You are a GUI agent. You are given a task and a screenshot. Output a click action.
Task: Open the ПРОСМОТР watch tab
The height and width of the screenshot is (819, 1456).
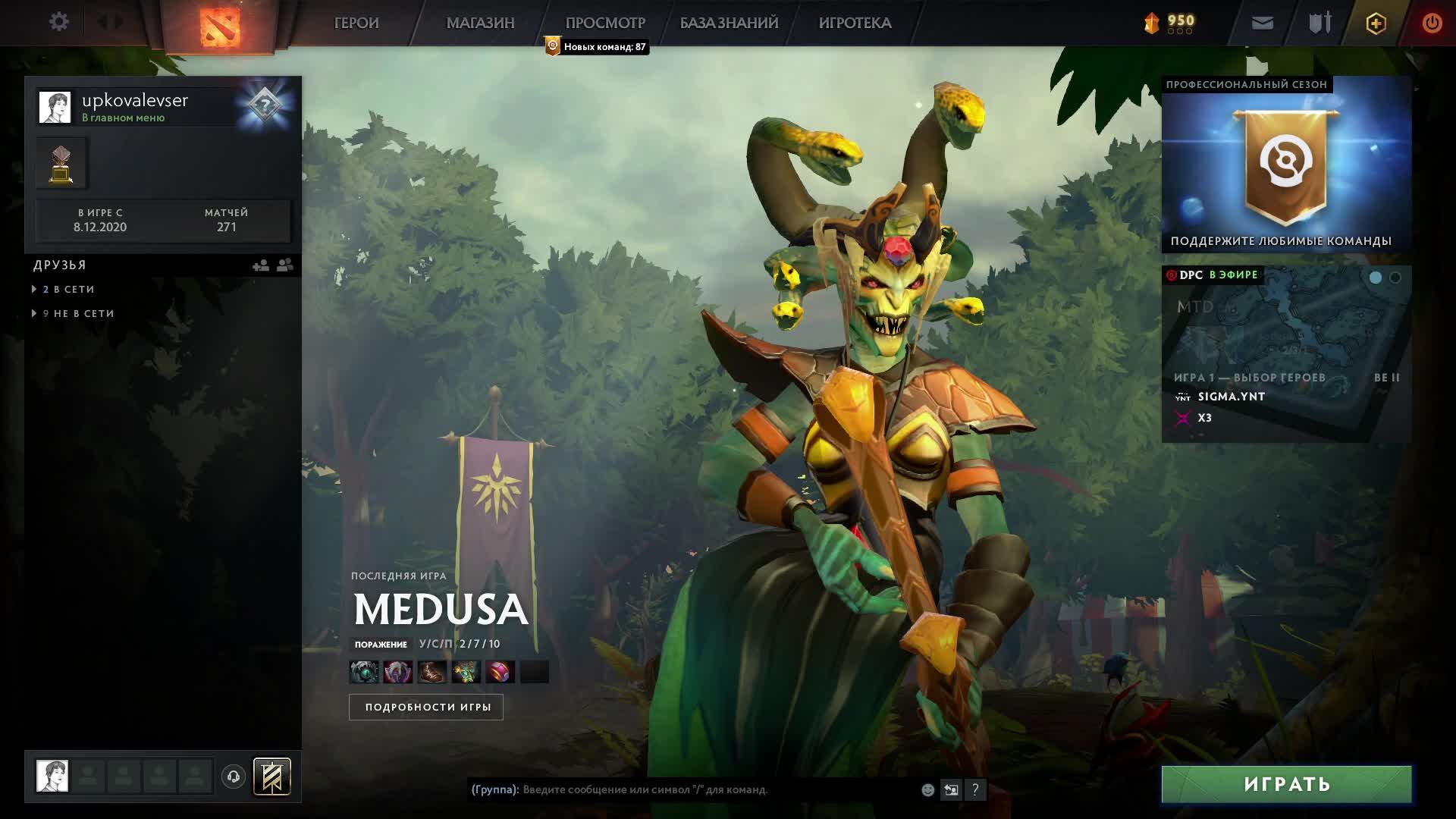coord(605,23)
